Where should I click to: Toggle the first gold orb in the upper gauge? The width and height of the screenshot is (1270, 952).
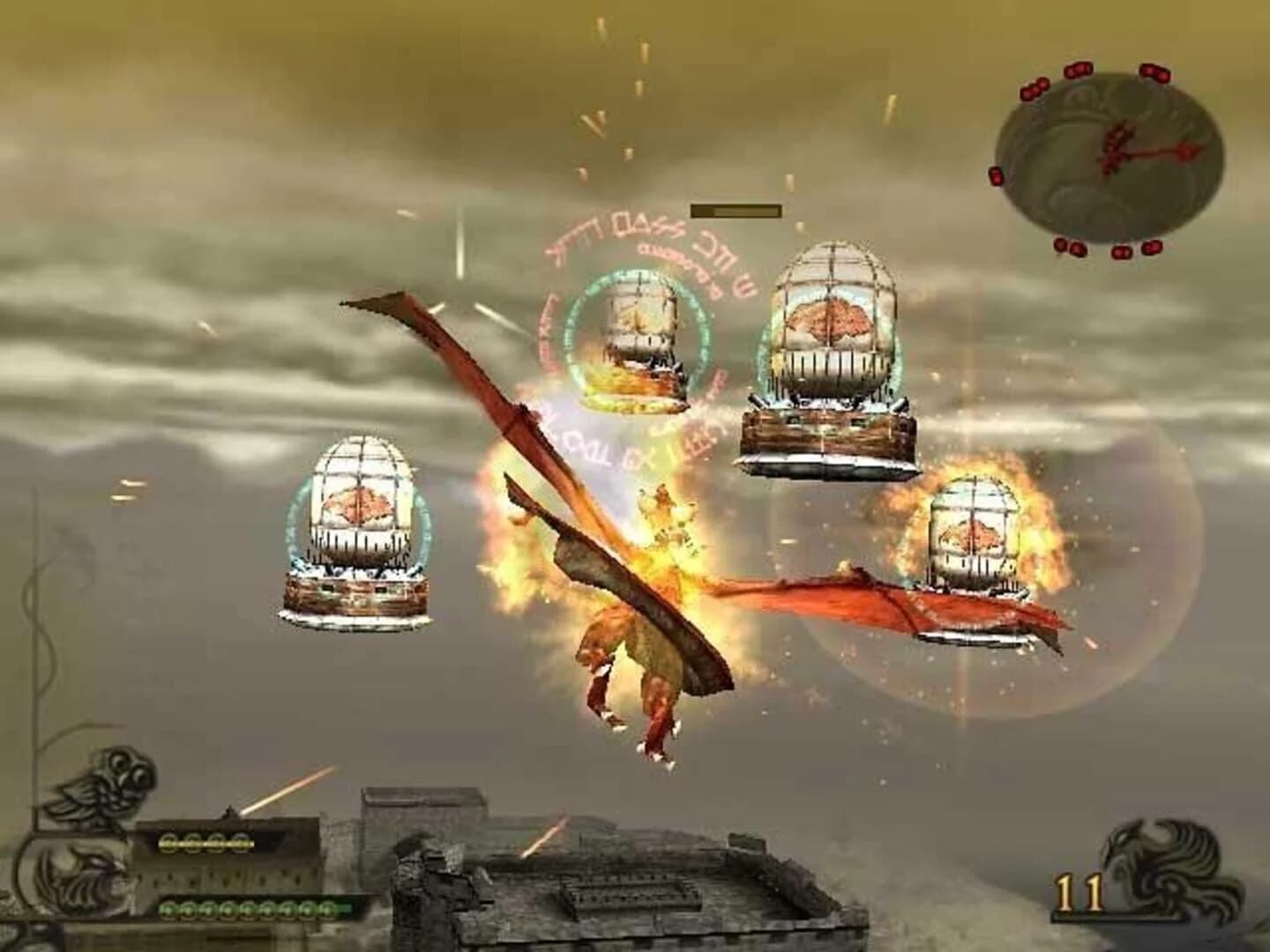pyautogui.click(x=167, y=843)
